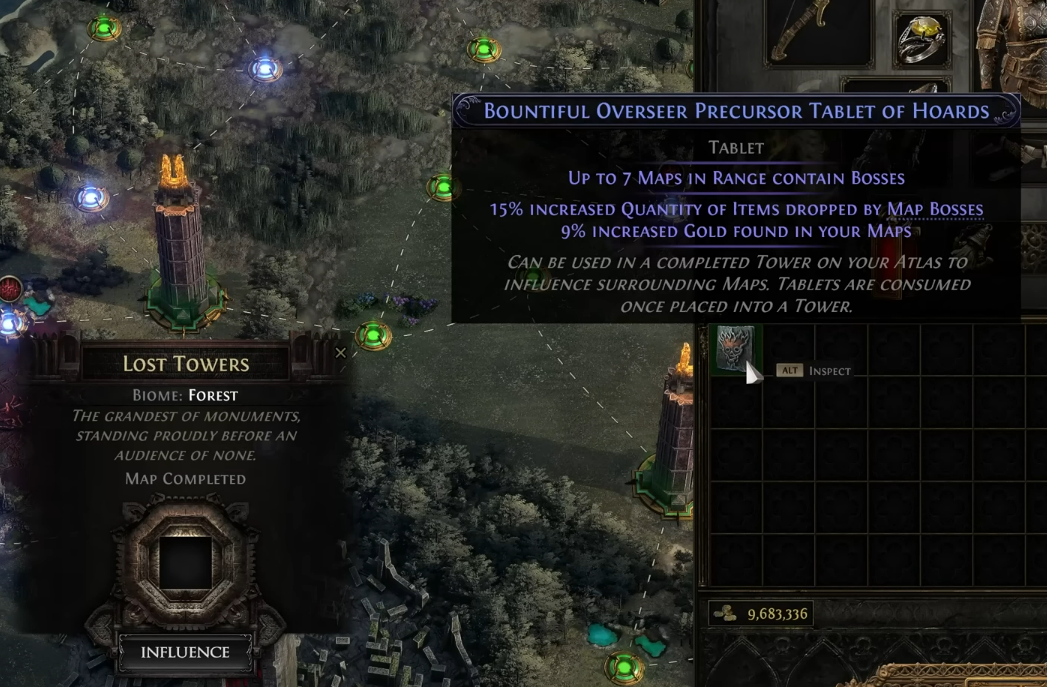Viewport: 1047px width, 687px height.
Task: Close the Lost Towers panel
Action: click(x=341, y=353)
